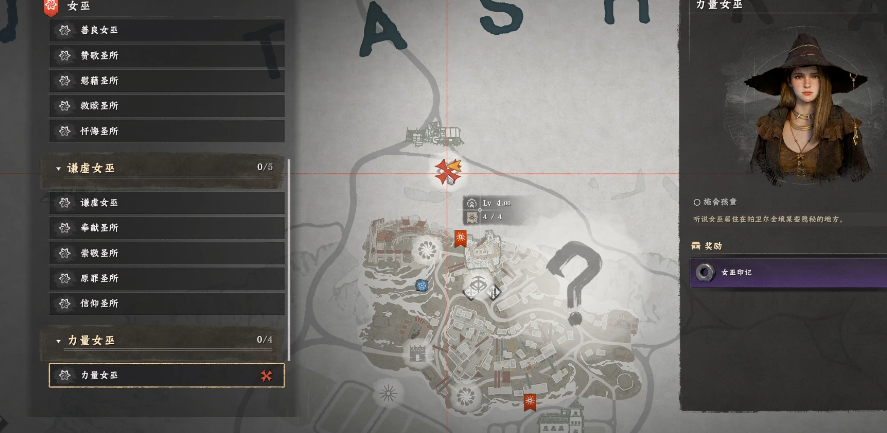Select the blue round marker on the map
The image size is (887, 433).
point(422,285)
